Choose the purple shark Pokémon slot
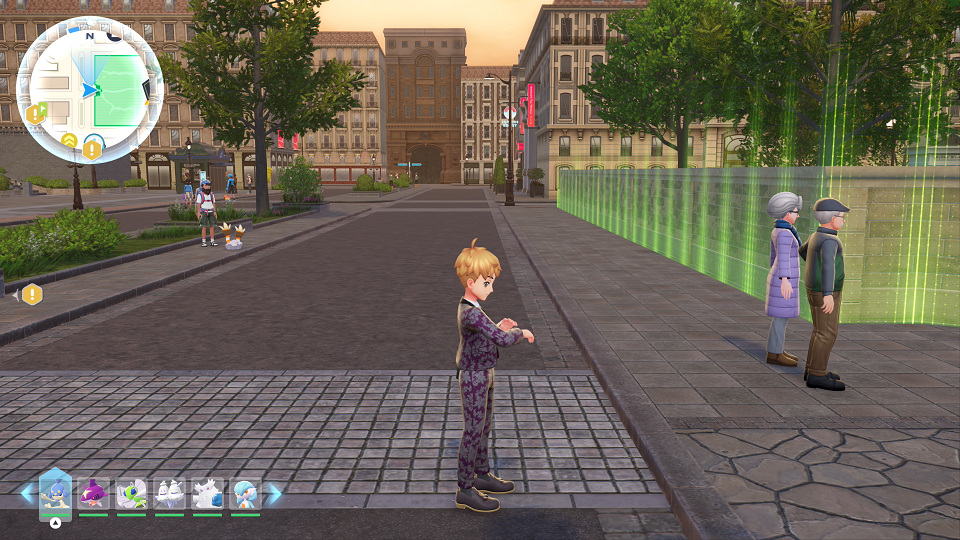The height and width of the screenshot is (540, 960). tap(93, 493)
